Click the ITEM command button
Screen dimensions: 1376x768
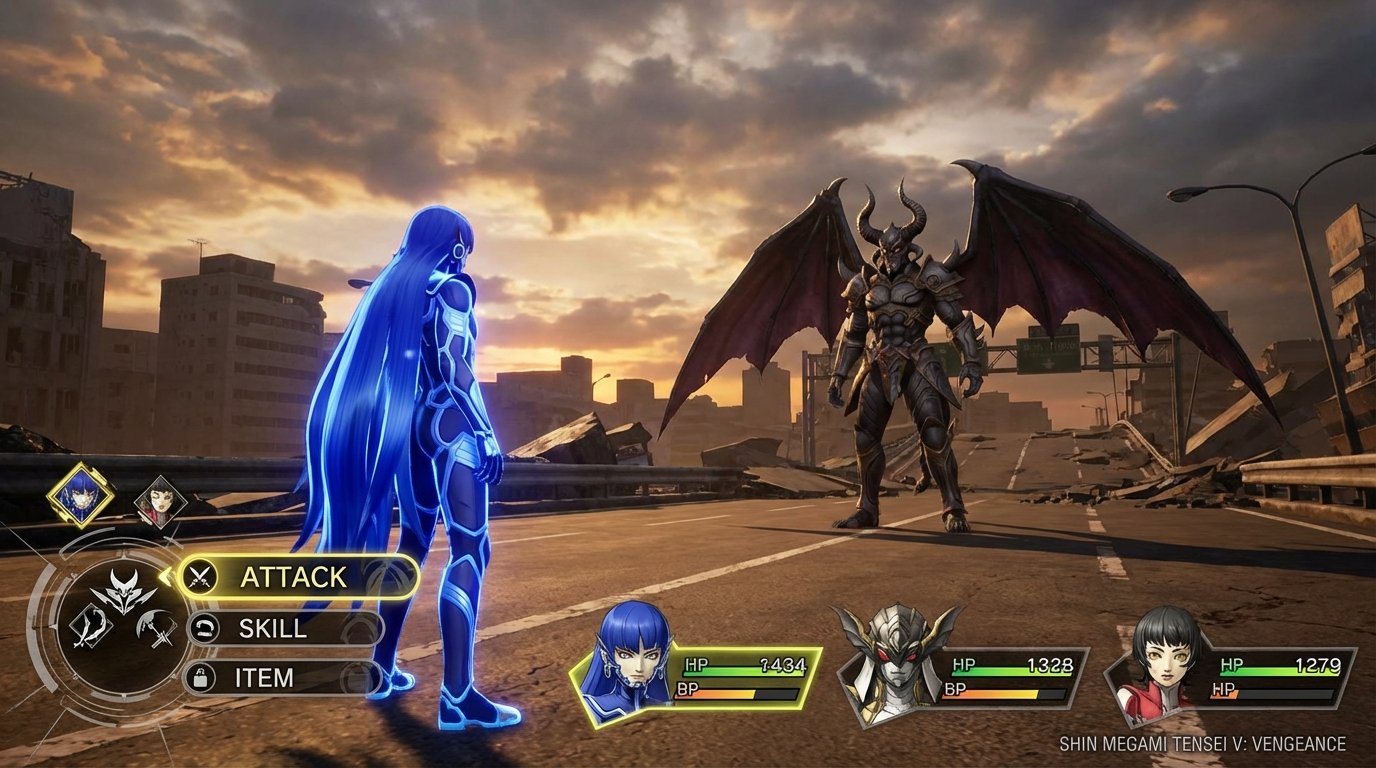[265, 676]
